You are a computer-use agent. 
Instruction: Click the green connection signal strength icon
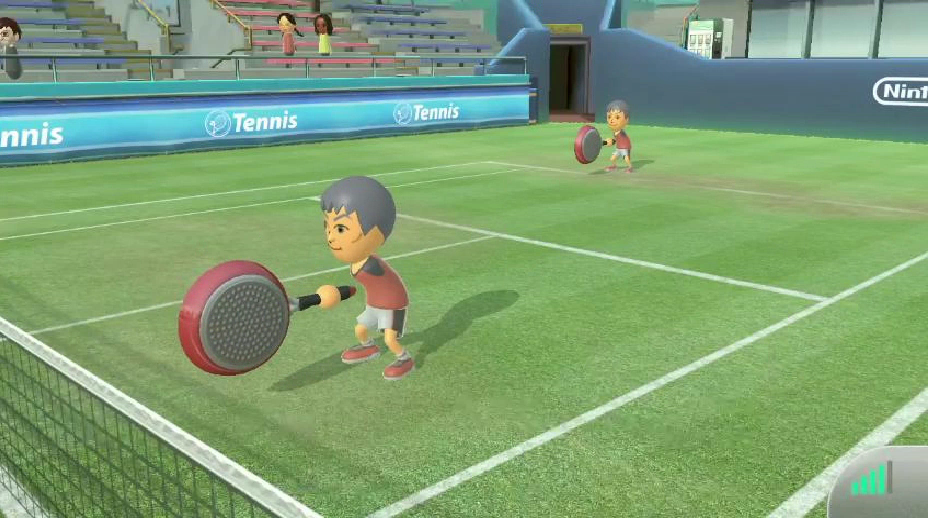870,480
